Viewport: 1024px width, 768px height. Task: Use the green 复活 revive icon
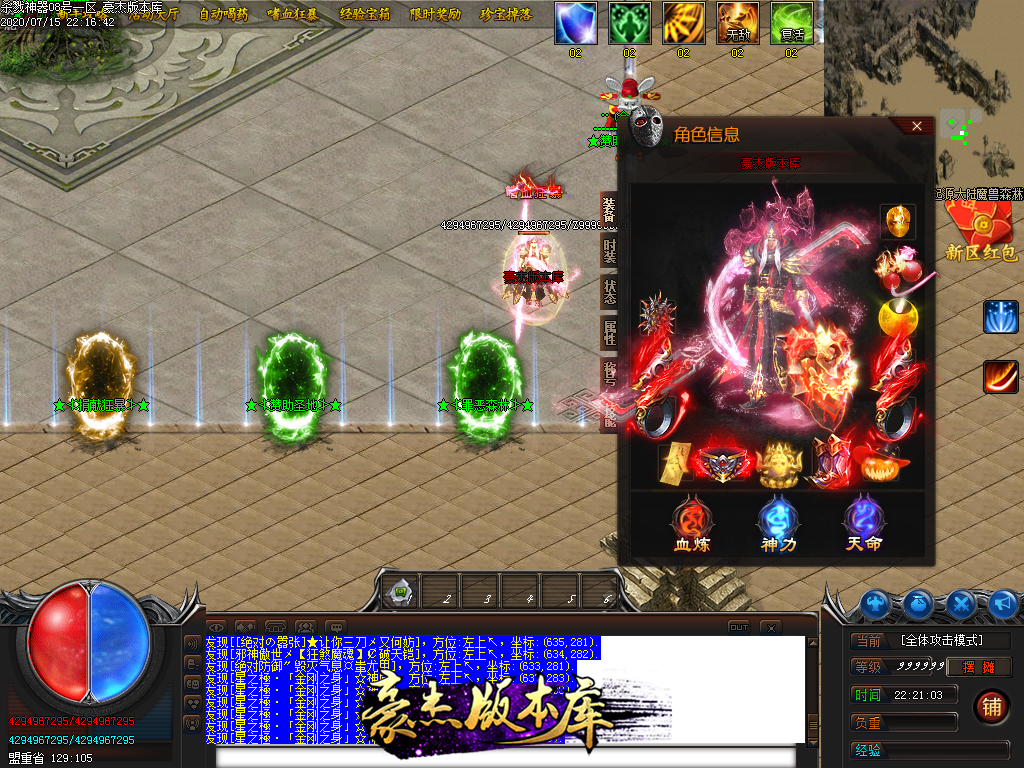coord(791,23)
